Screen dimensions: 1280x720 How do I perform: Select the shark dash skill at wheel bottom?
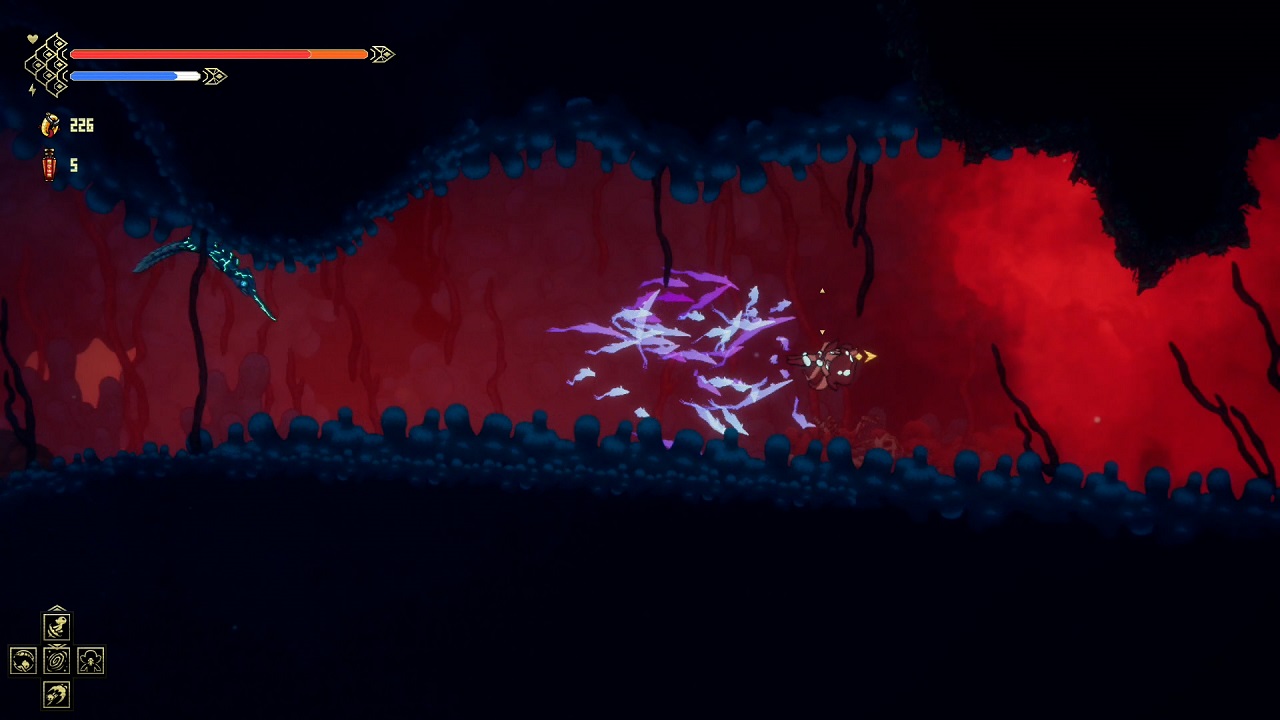tap(57, 694)
